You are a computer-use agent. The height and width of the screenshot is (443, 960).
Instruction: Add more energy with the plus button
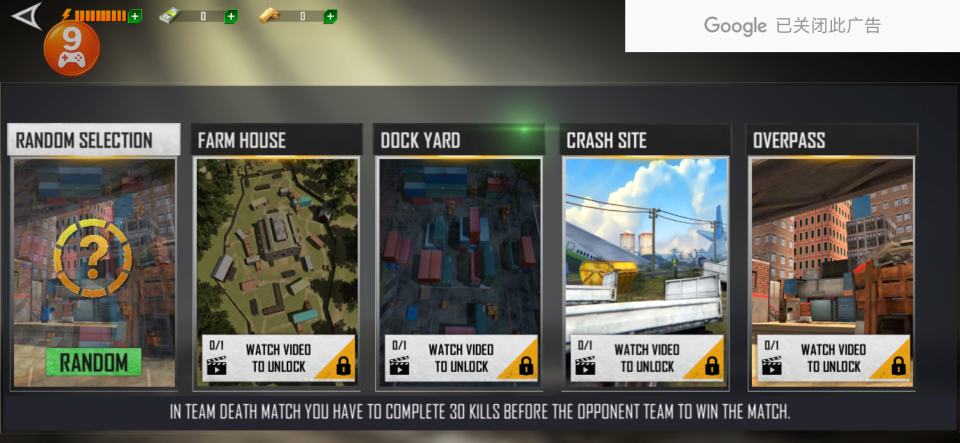(x=135, y=16)
